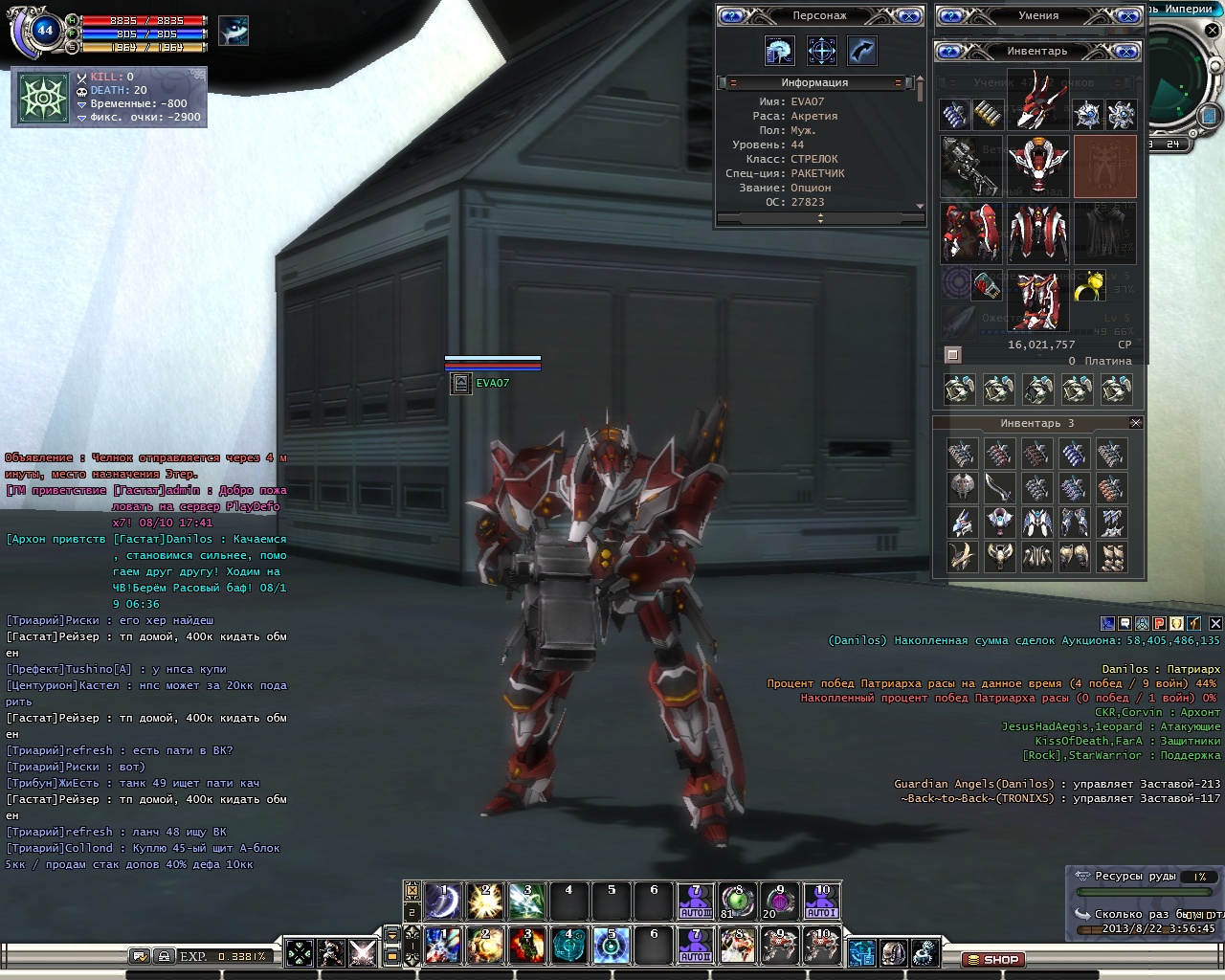Close the chat filter icon bar
1225x980 pixels.
pos(1215,623)
